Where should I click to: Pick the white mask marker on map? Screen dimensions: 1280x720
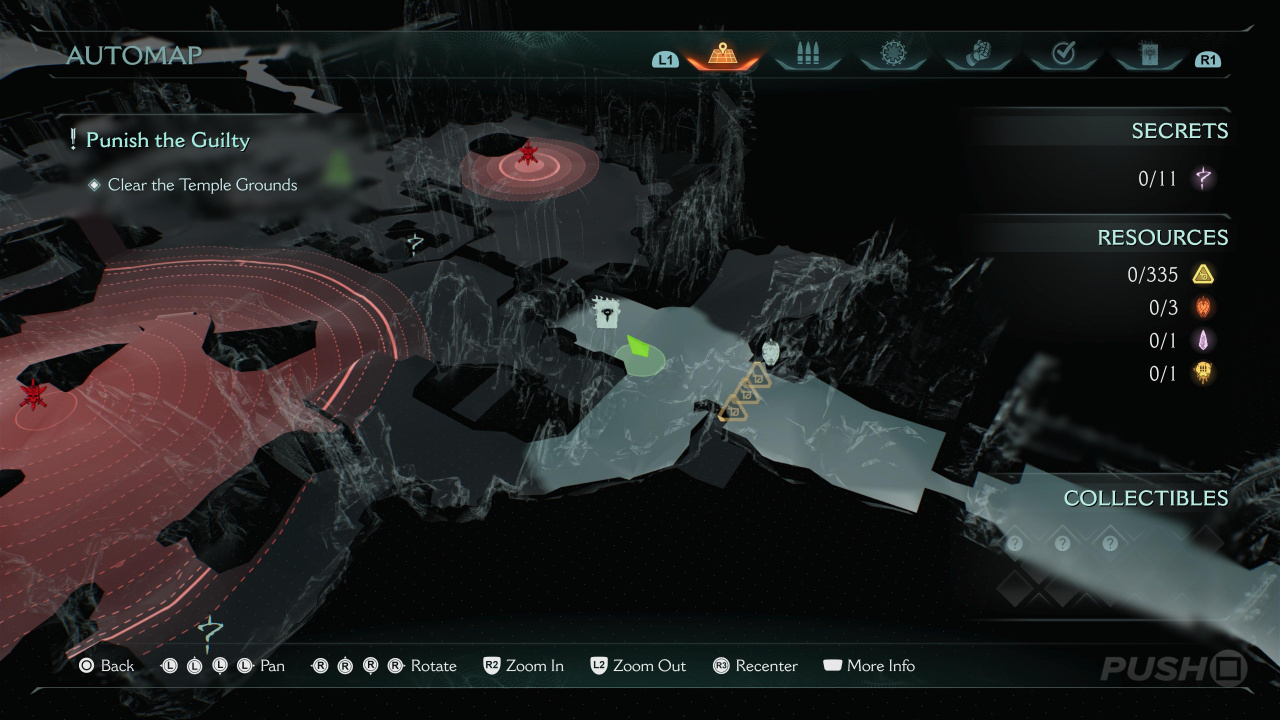[x=770, y=352]
